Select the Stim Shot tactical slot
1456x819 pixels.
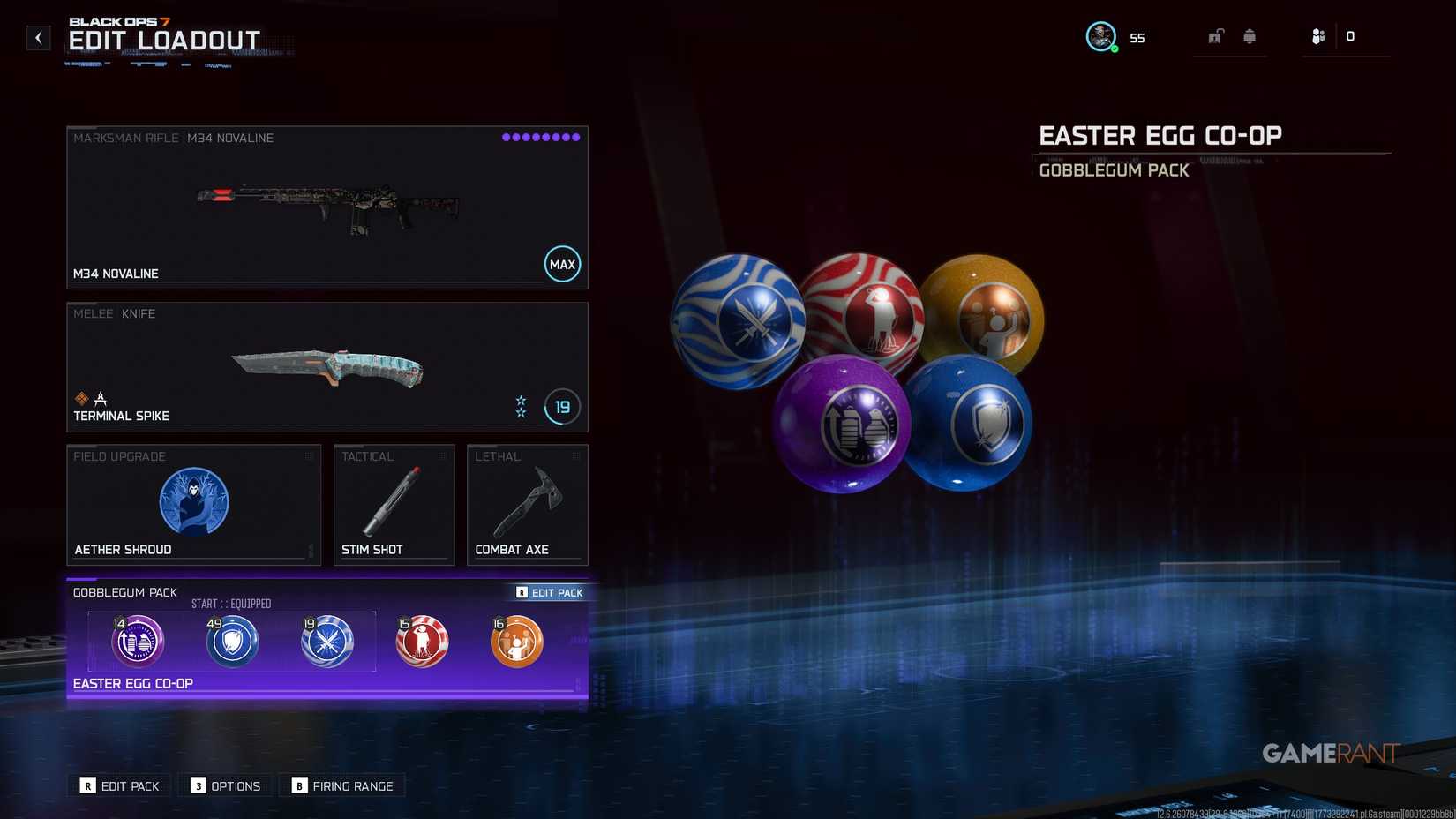point(394,504)
